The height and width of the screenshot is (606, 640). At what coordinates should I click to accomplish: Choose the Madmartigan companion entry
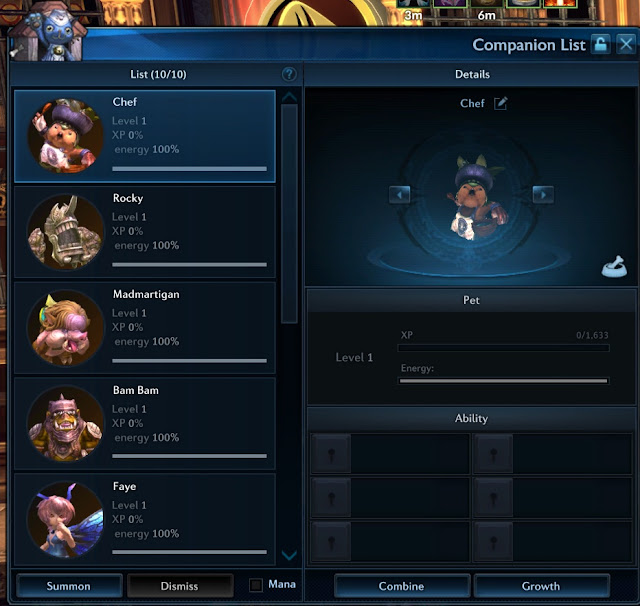coord(145,328)
